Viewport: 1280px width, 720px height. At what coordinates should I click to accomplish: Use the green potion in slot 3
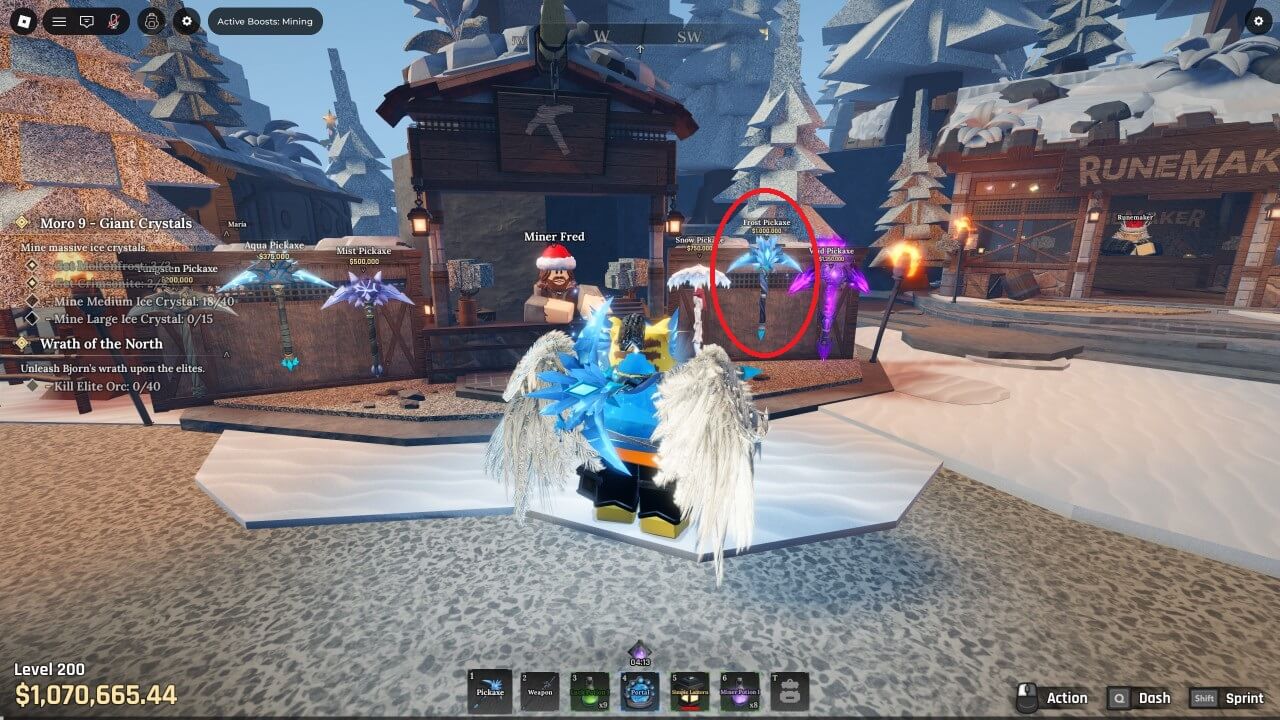point(590,691)
